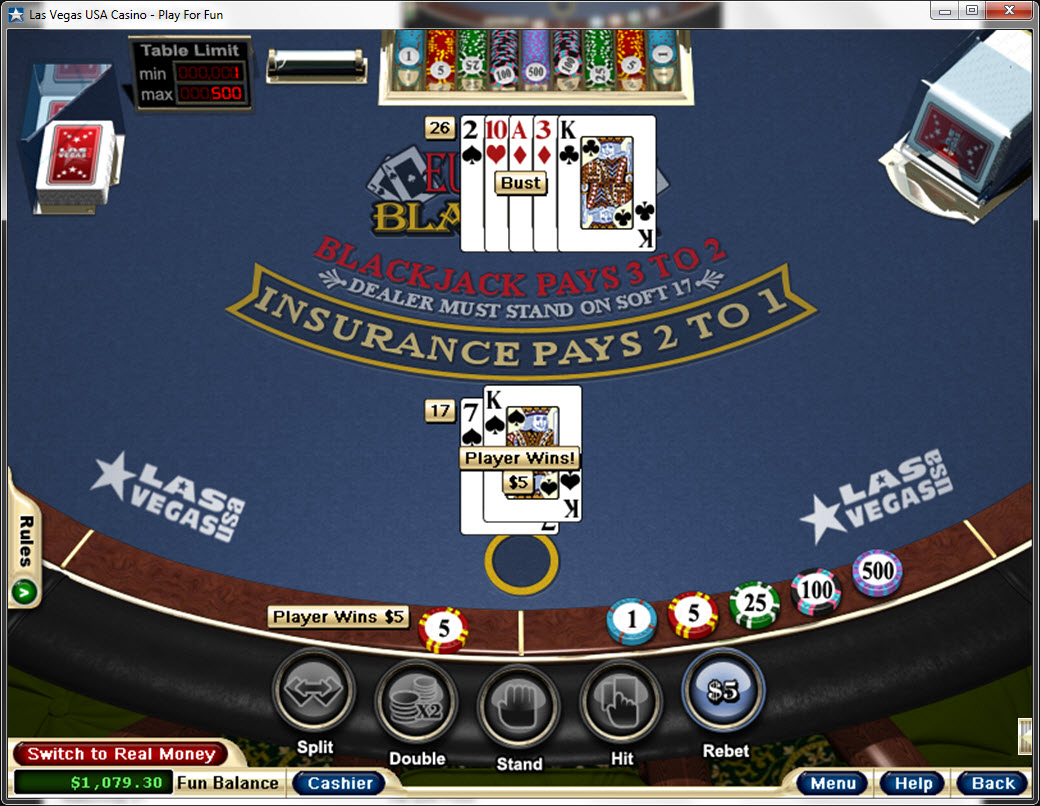Click the Rebet $5 button
Viewport: 1040px width, 806px height.
click(x=723, y=691)
